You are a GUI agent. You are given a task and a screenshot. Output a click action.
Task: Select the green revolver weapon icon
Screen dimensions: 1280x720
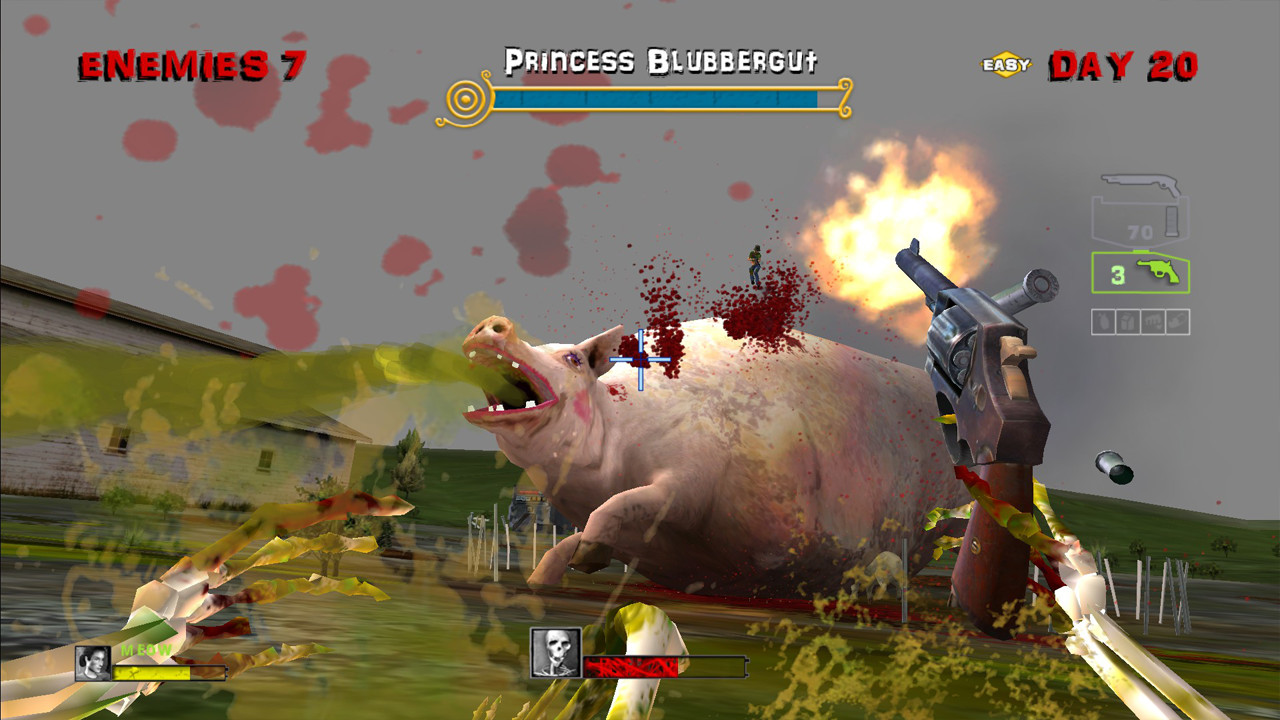pyautogui.click(x=1158, y=270)
